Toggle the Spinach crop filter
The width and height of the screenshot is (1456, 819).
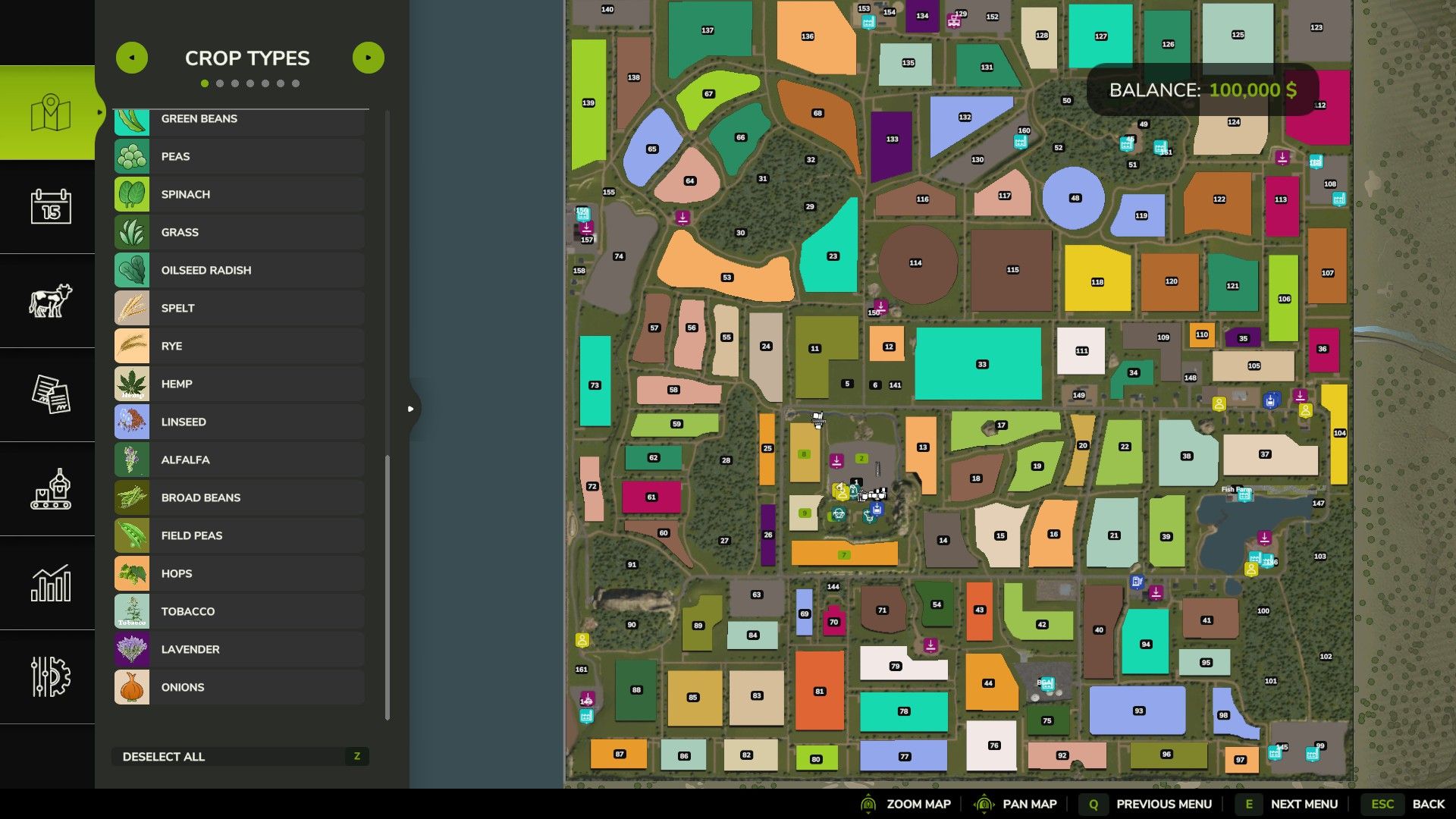239,194
